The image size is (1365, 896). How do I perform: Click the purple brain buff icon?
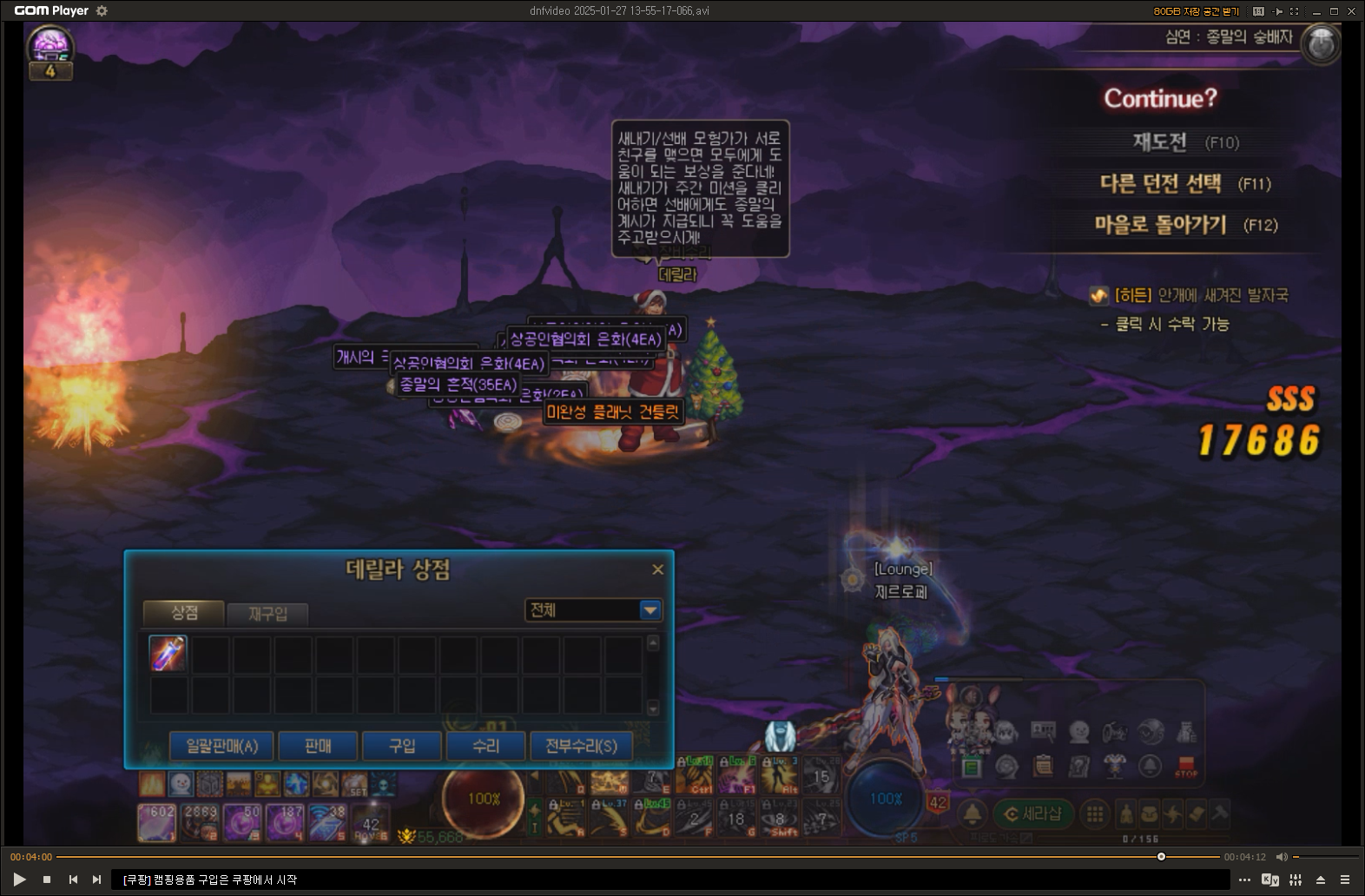49,43
